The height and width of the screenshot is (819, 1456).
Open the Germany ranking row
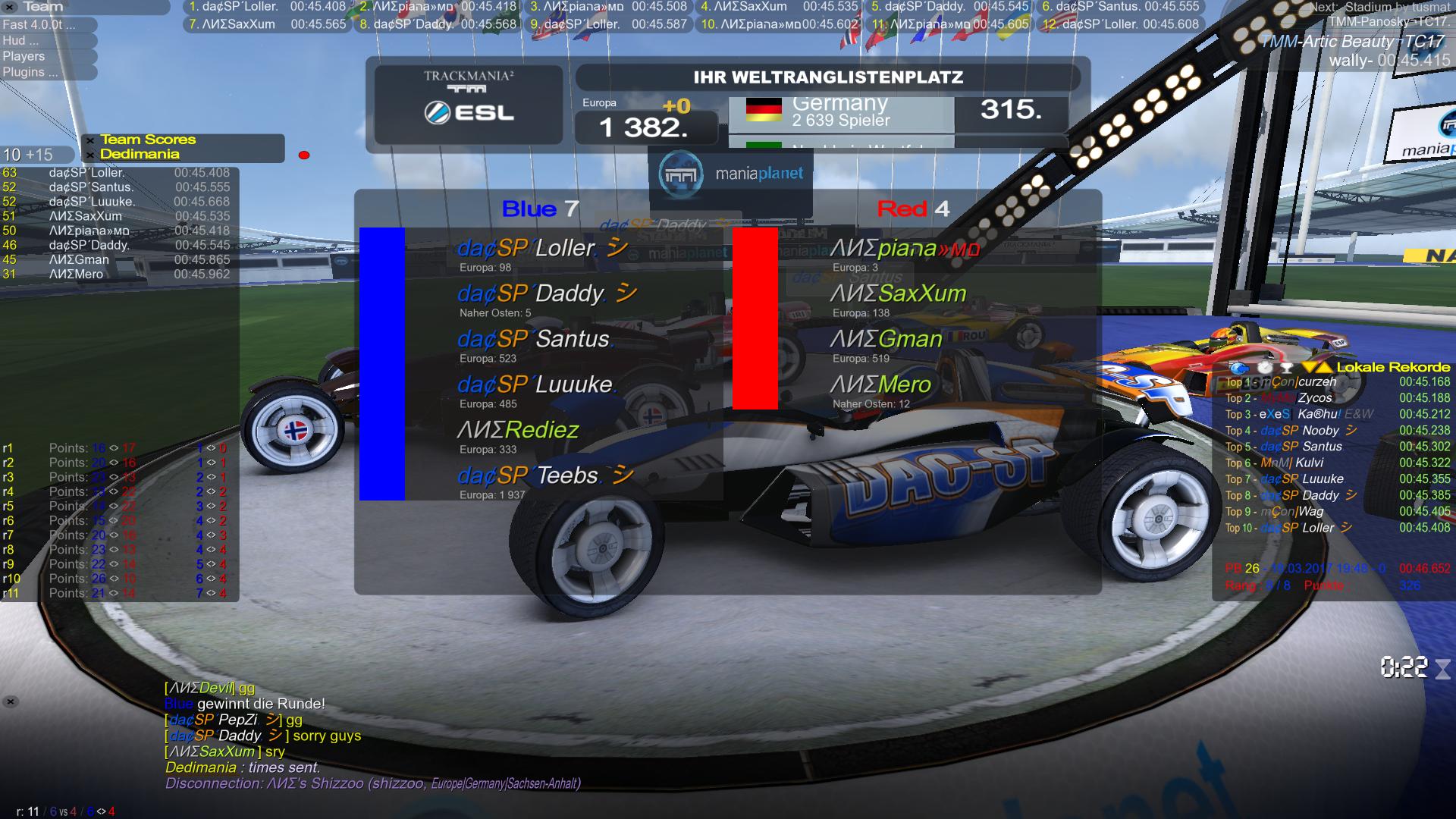coord(840,111)
